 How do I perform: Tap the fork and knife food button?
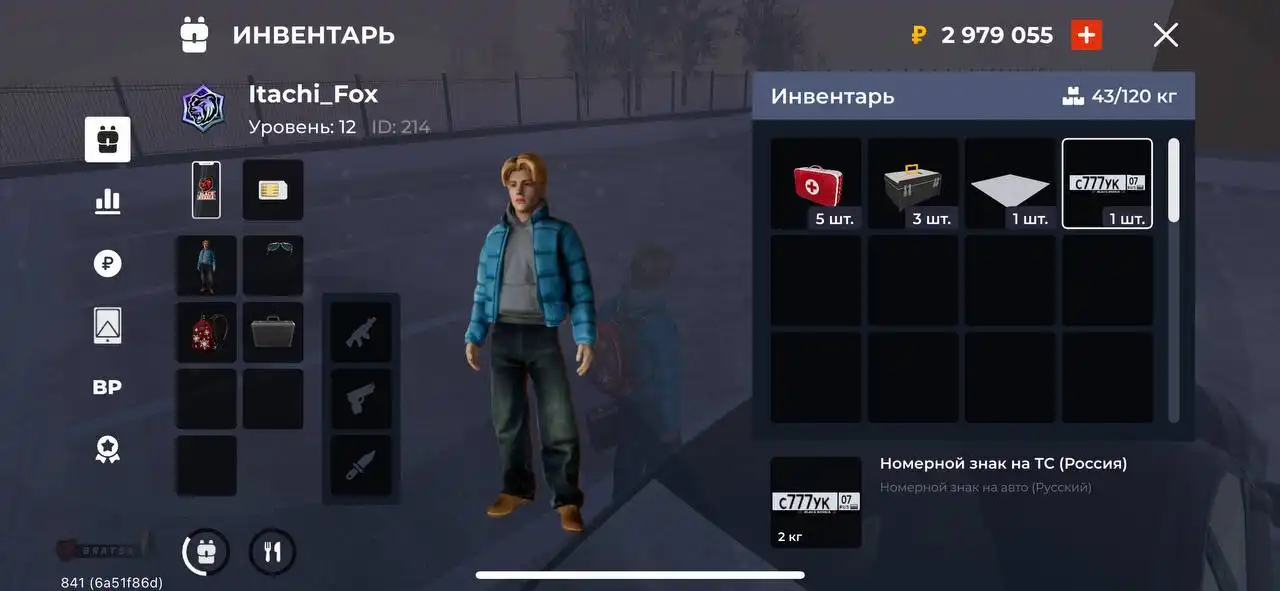tap(272, 552)
